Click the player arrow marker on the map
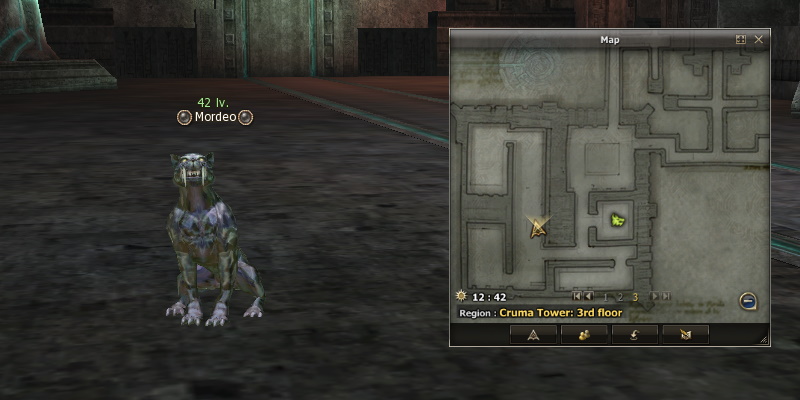 coord(539,228)
